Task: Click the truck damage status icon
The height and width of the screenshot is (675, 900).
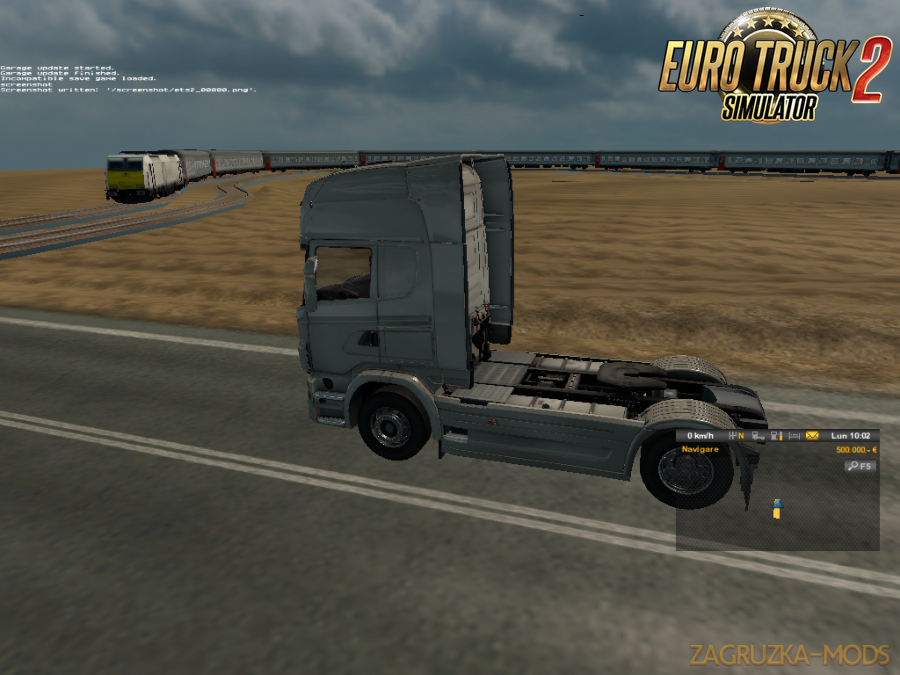Action: click(759, 436)
